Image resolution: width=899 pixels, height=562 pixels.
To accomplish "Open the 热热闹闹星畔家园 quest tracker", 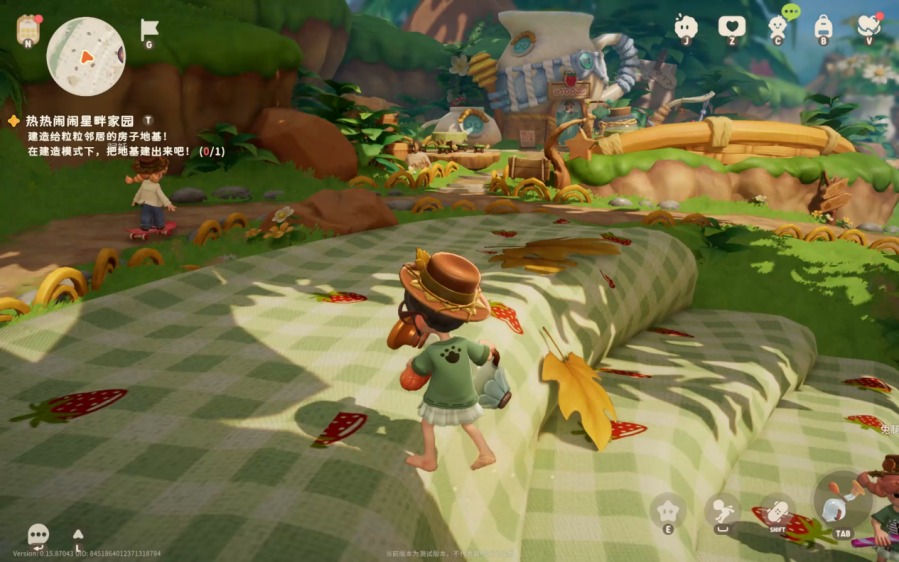I will click(x=78, y=120).
